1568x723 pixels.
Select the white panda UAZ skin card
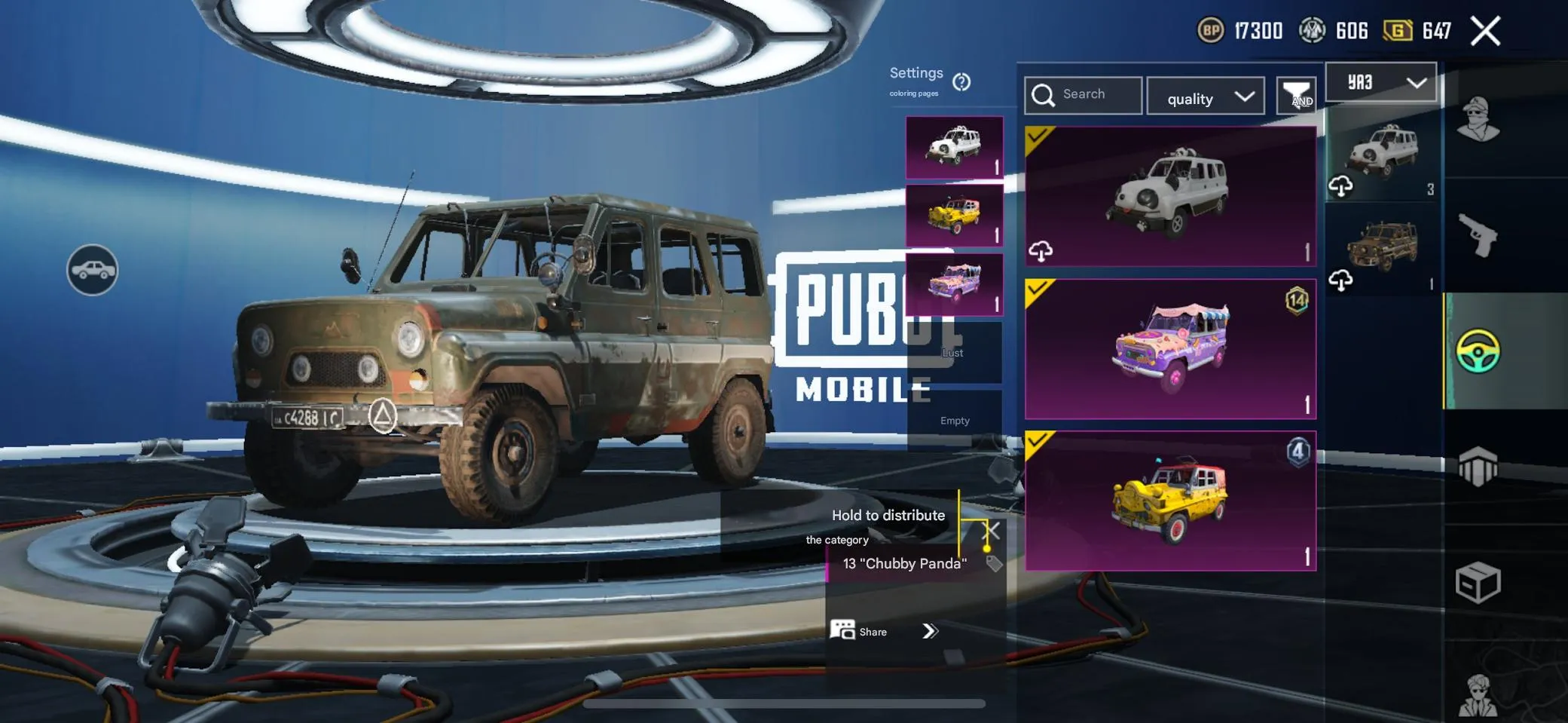(x=1170, y=196)
